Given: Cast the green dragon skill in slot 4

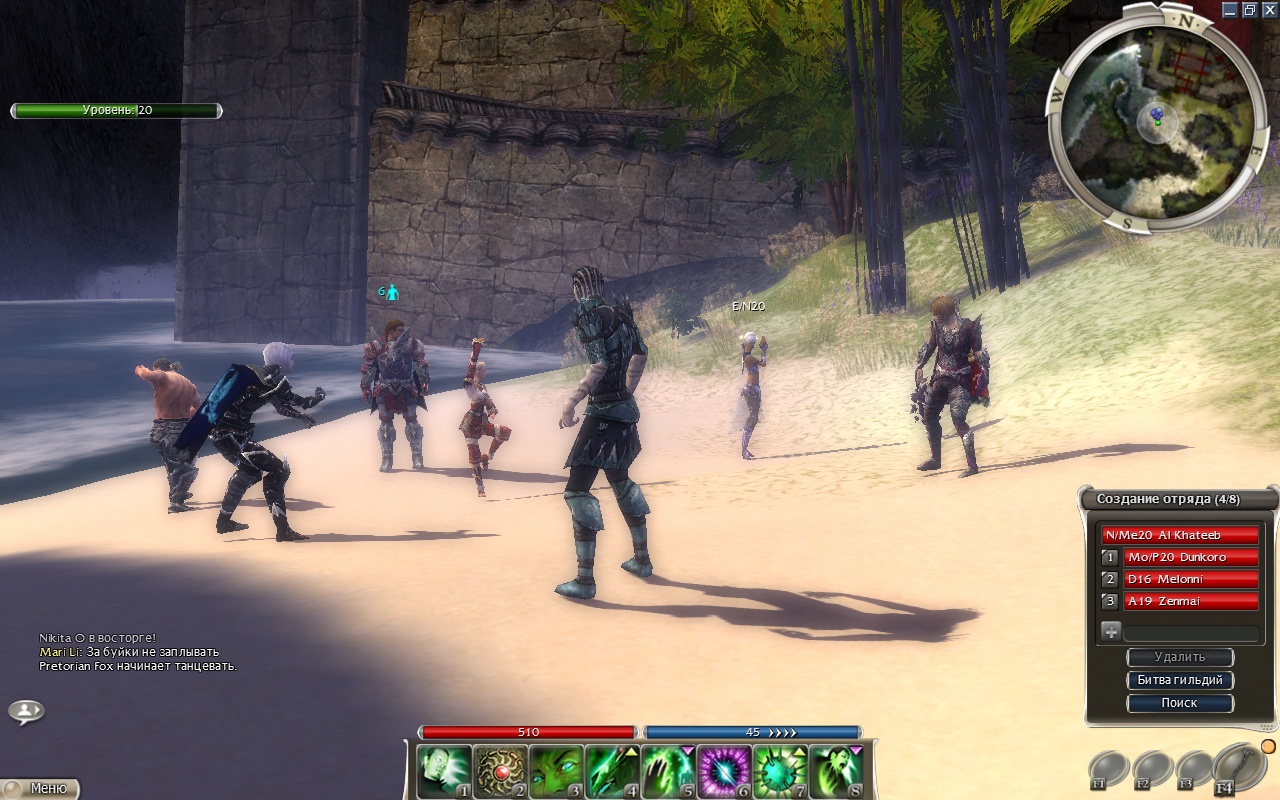Looking at the screenshot, I should [x=612, y=771].
